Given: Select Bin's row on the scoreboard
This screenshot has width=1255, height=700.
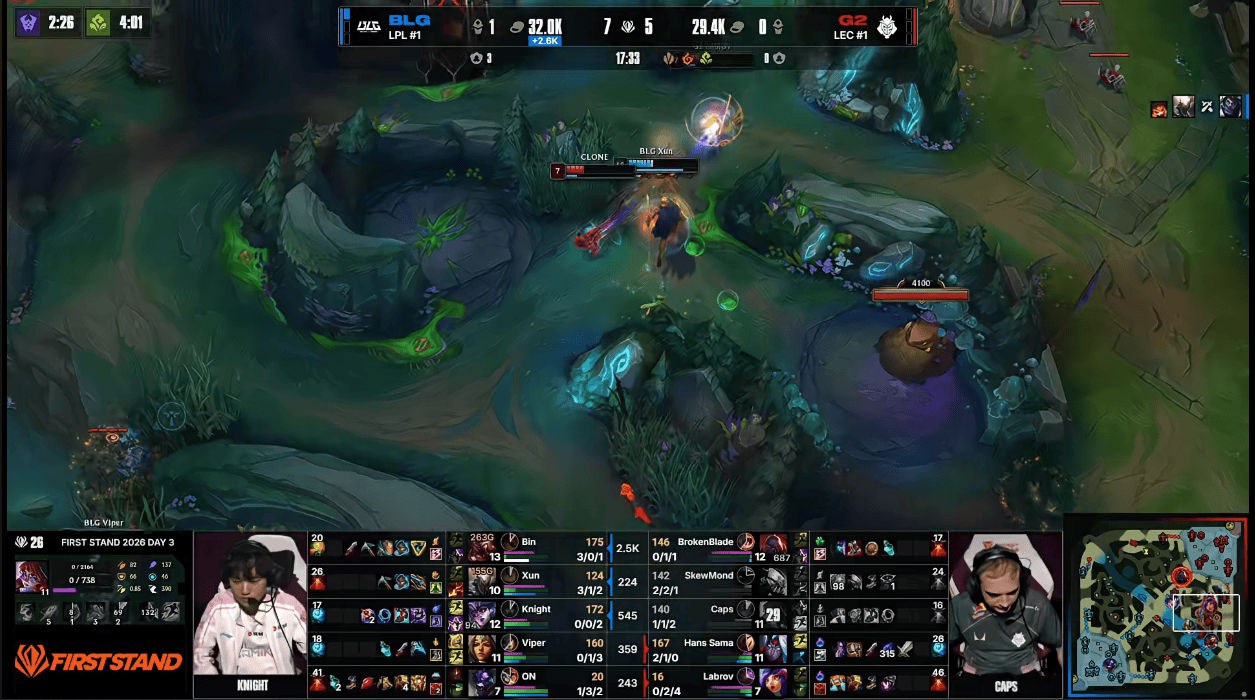Looking at the screenshot, I should point(528,548).
